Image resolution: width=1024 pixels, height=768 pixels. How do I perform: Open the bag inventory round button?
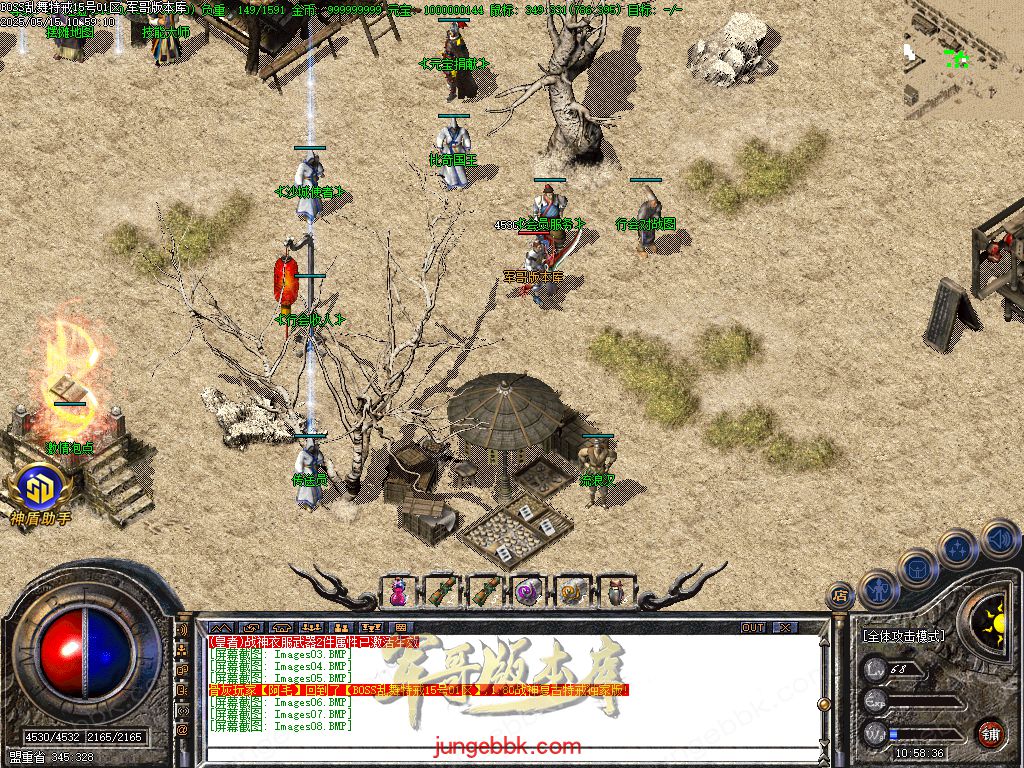(x=918, y=568)
